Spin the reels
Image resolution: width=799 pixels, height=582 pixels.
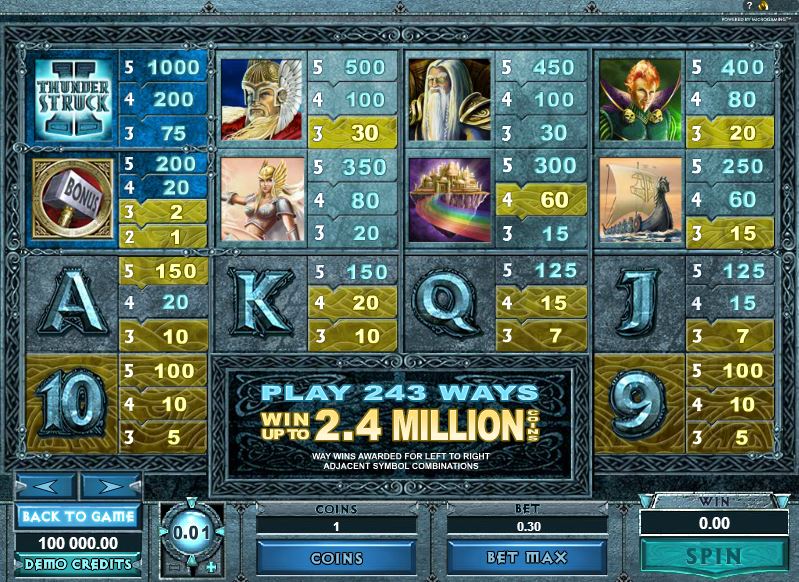pyautogui.click(x=714, y=556)
